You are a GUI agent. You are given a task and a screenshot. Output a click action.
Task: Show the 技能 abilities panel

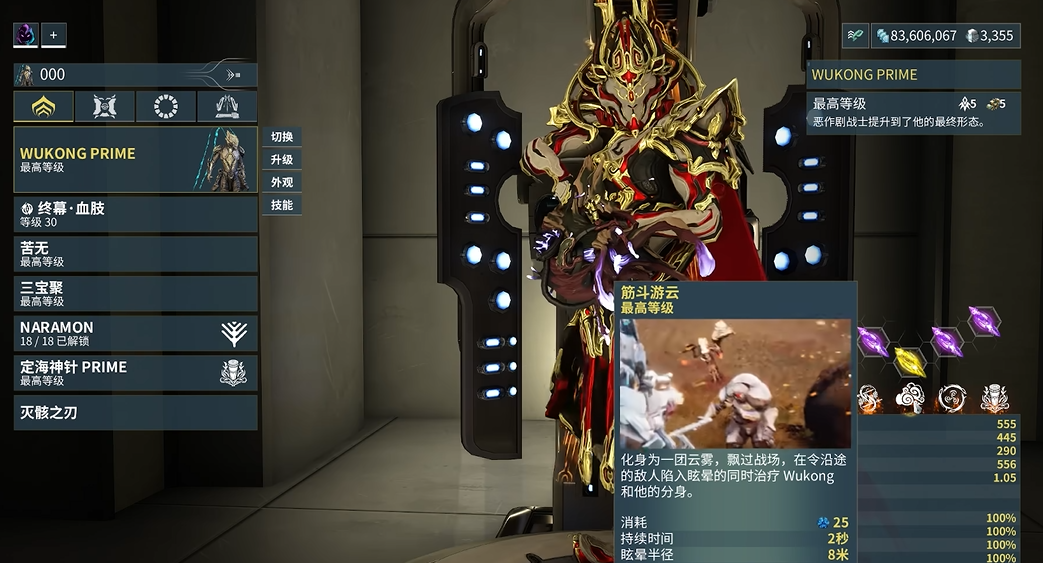point(282,205)
